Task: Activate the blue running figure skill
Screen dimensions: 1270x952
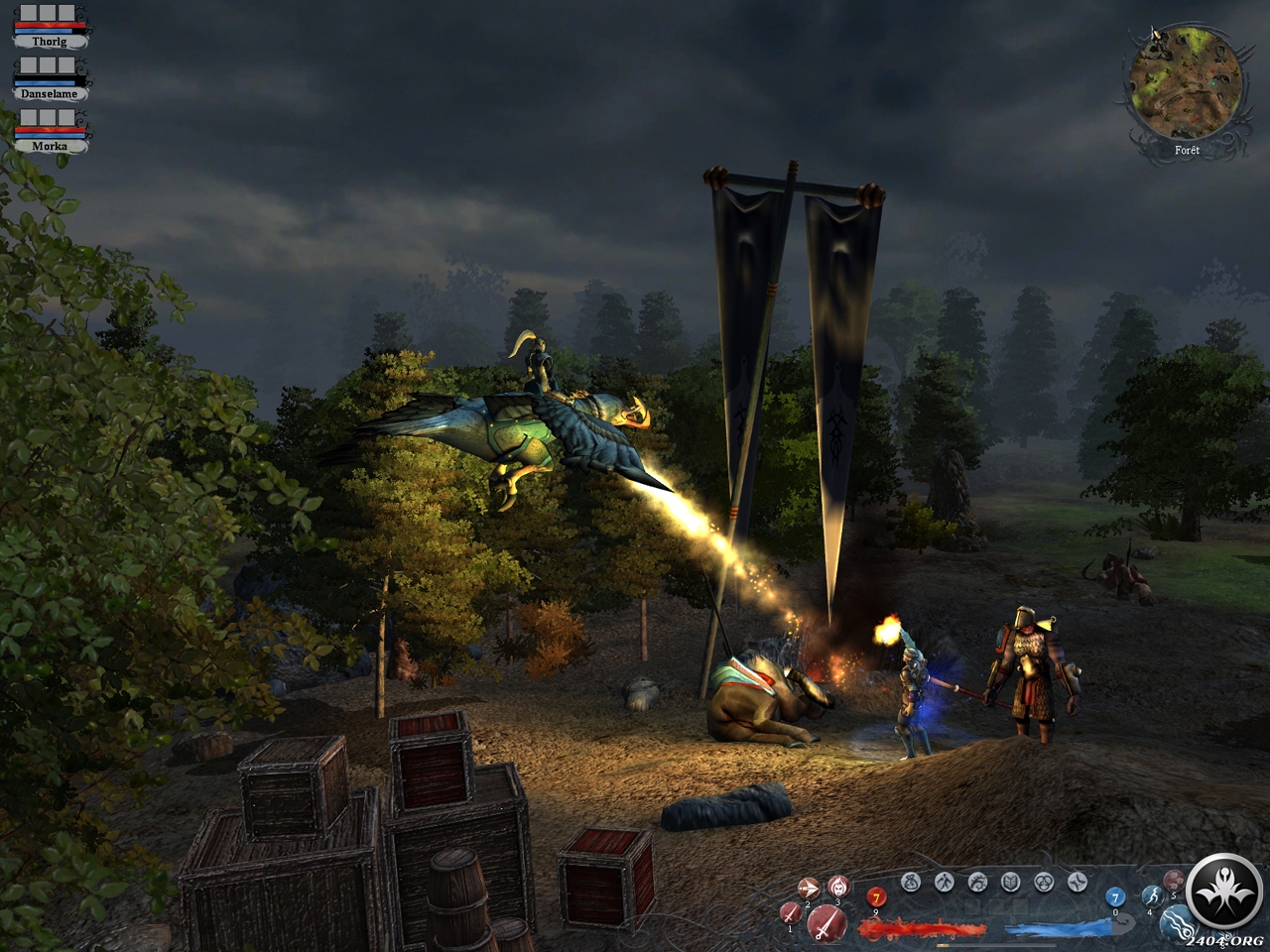Action: [1151, 895]
